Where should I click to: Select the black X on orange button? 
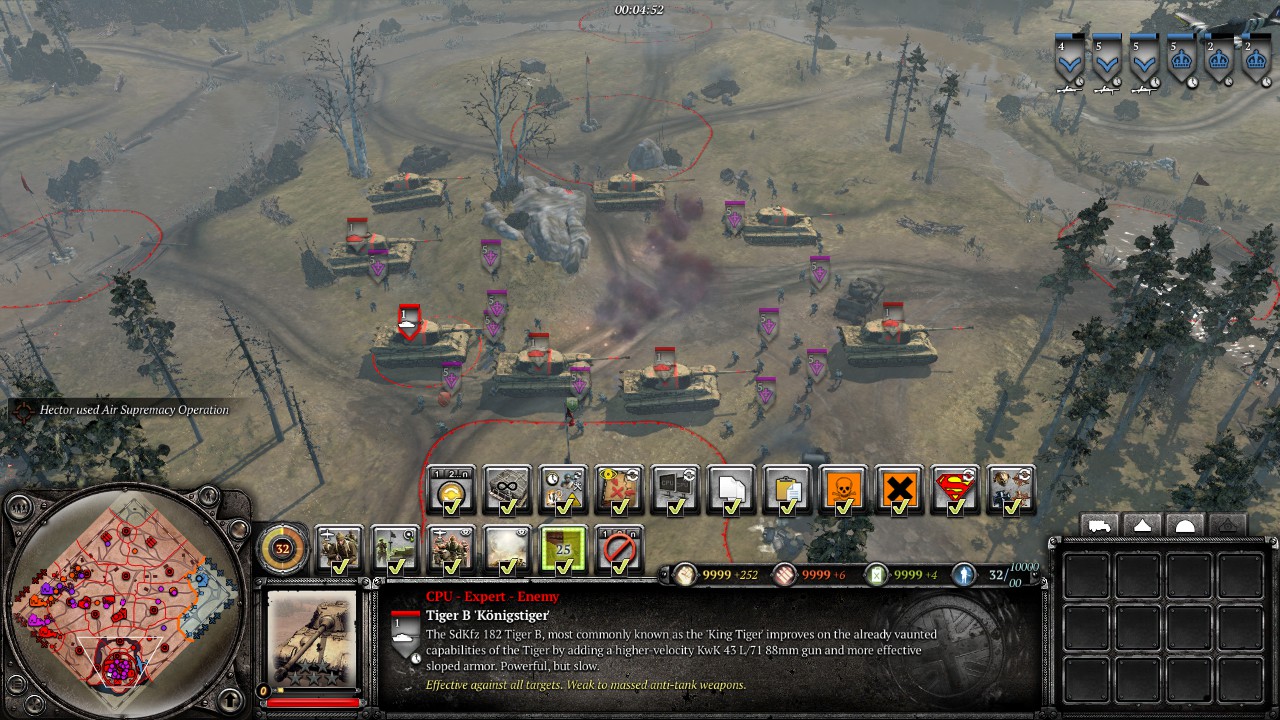click(x=899, y=490)
